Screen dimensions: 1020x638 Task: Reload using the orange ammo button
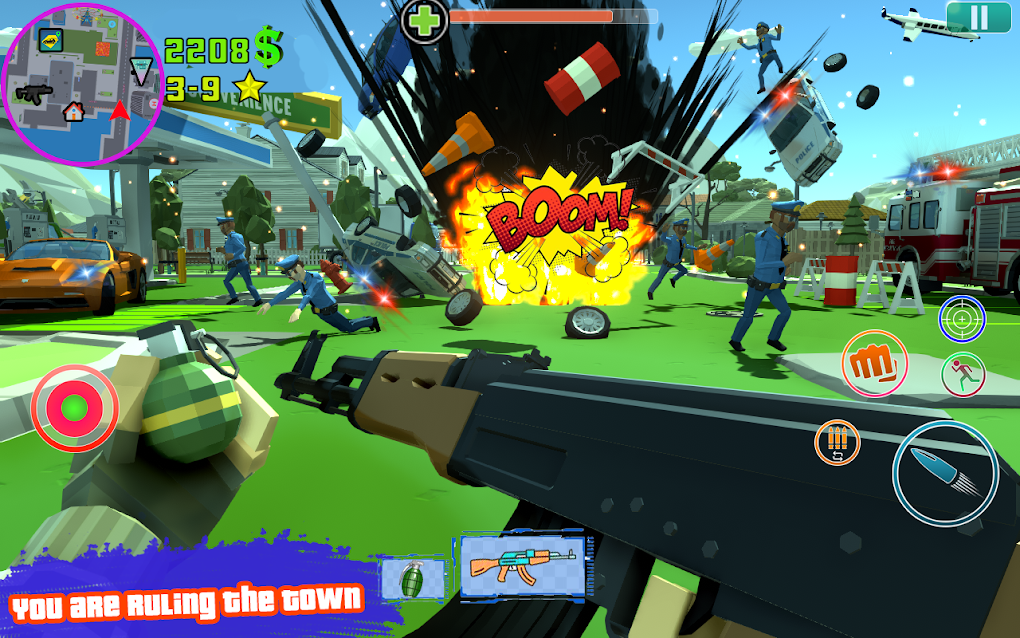(837, 443)
